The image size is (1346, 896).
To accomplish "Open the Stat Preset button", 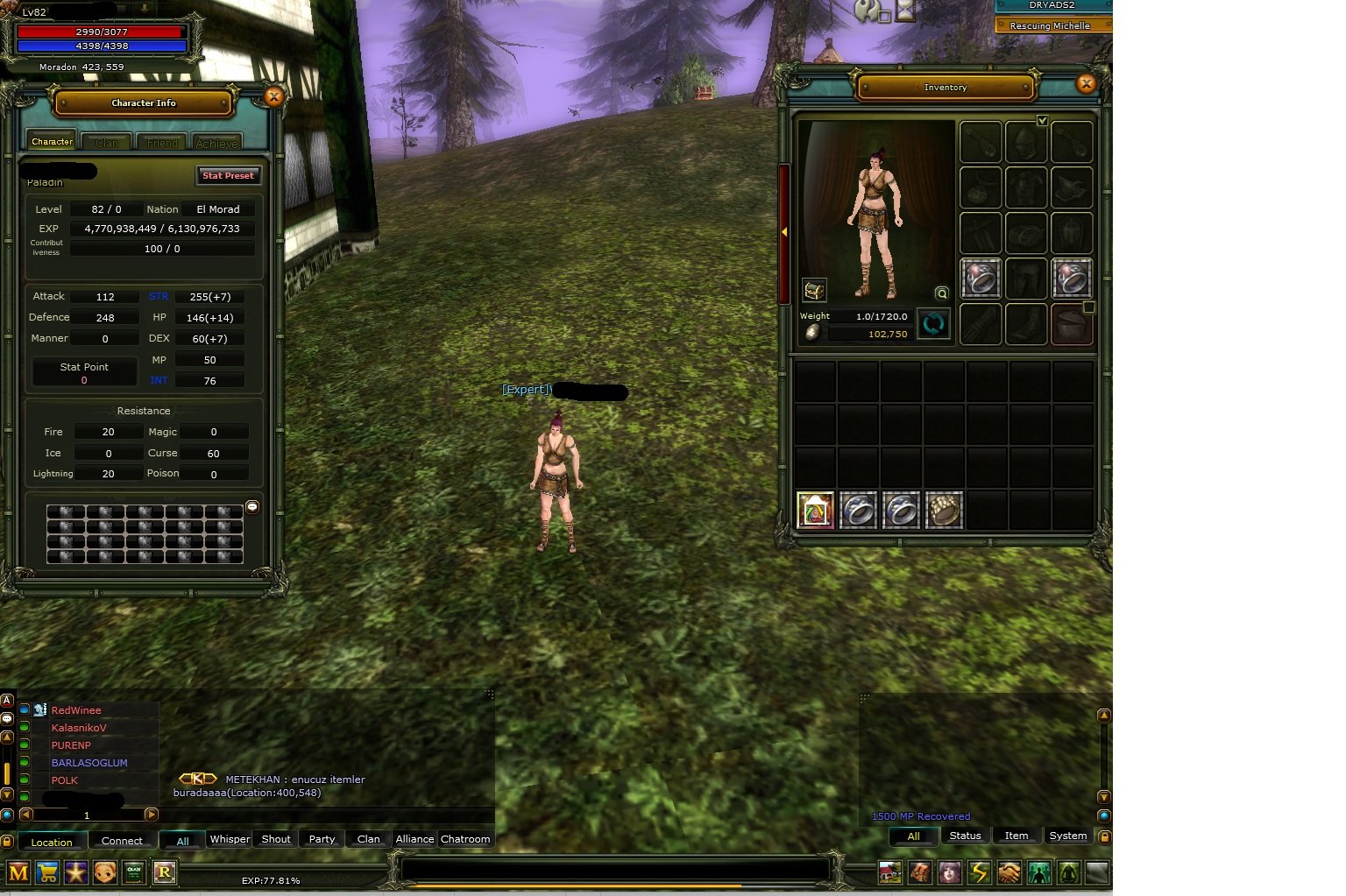I will tap(228, 176).
